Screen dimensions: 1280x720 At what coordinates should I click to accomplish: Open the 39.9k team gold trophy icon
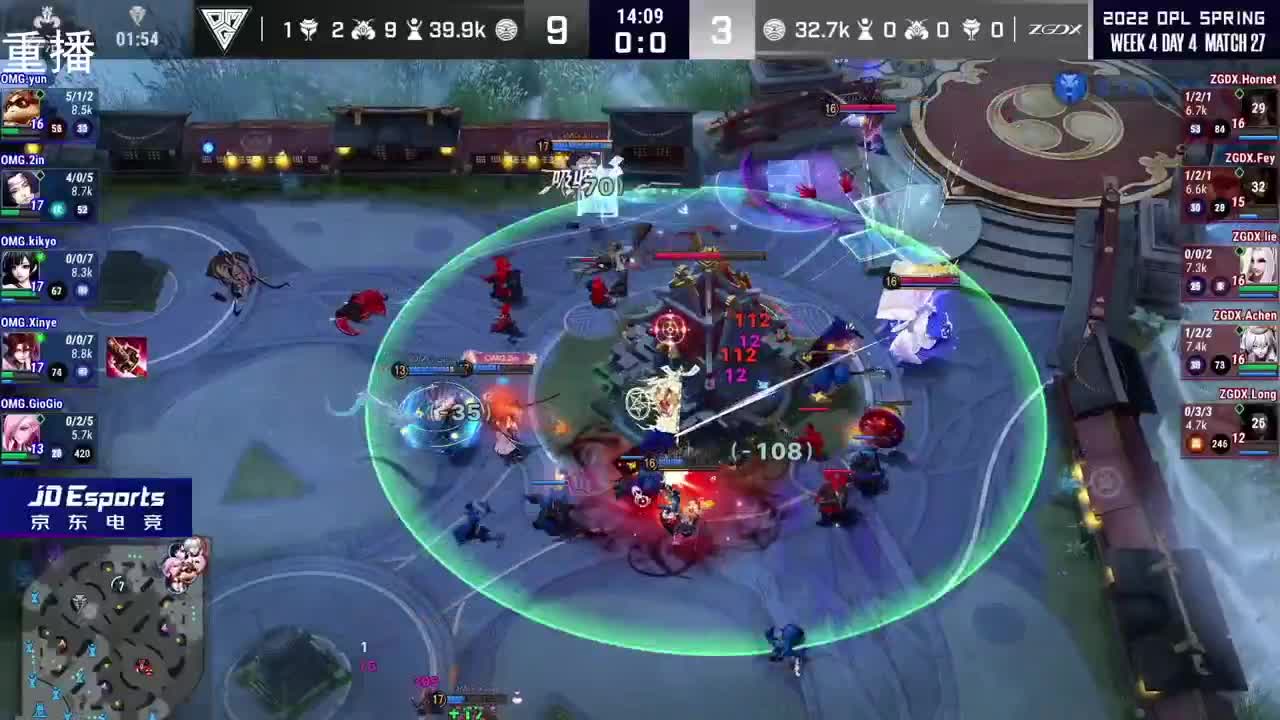pos(417,28)
